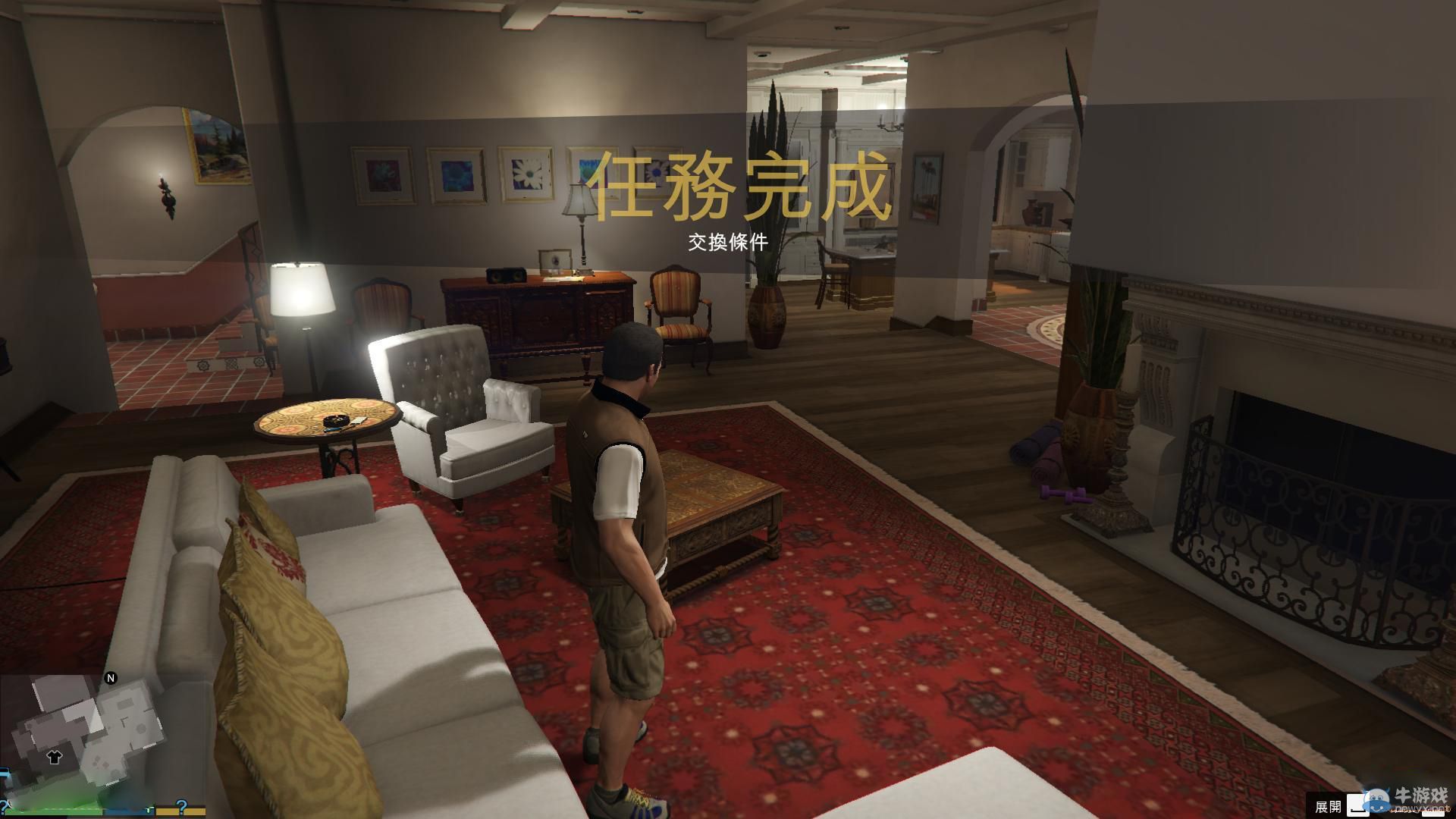Click the yellow special ability bar
1456x819 pixels.
coord(182,813)
